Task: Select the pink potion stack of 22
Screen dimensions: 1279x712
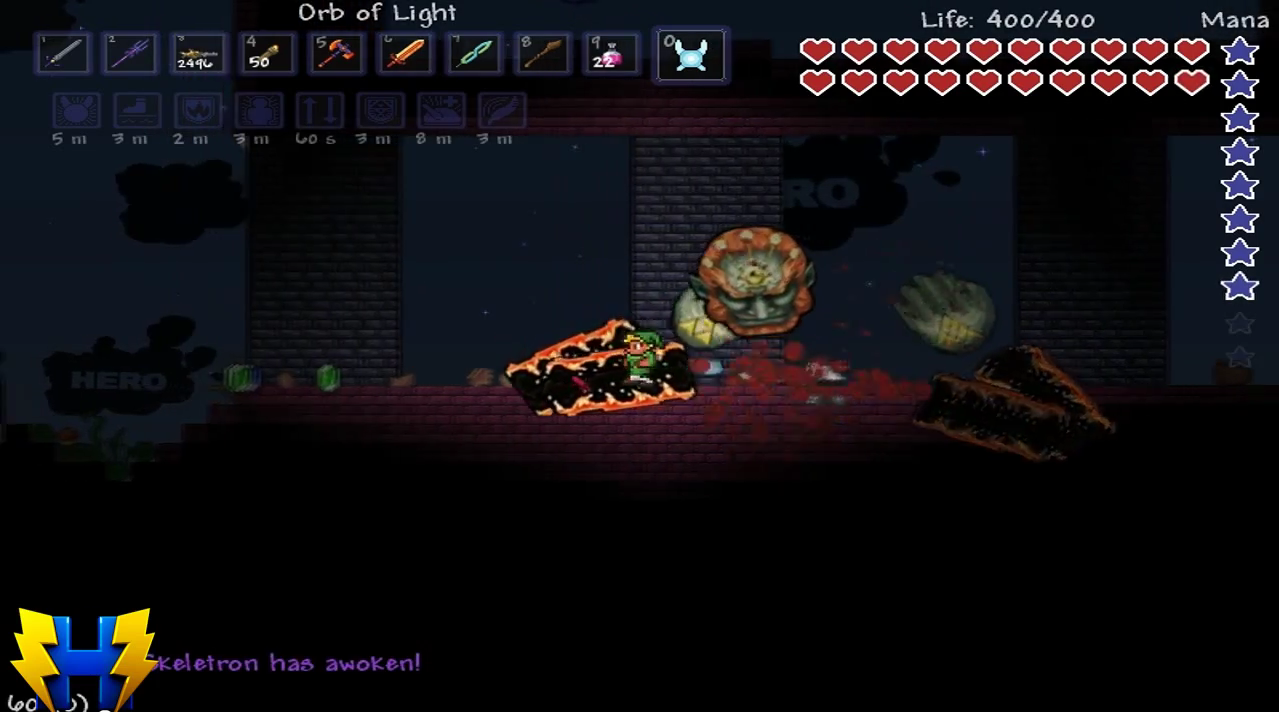Action: 612,53
